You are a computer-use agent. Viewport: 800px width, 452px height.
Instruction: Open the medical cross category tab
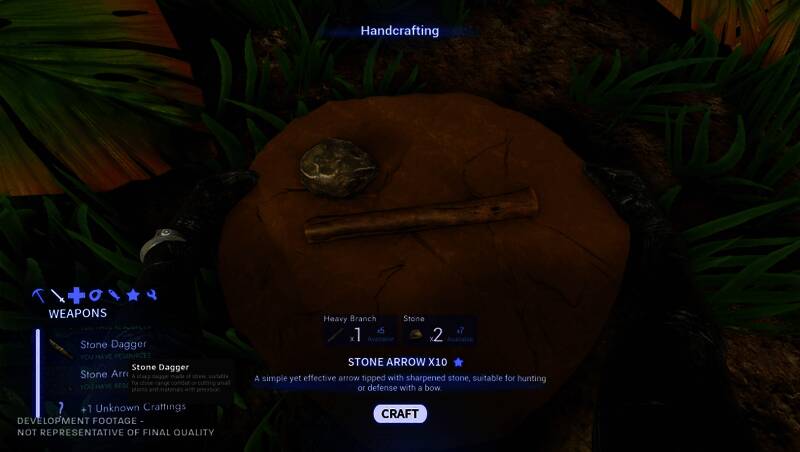(76, 296)
